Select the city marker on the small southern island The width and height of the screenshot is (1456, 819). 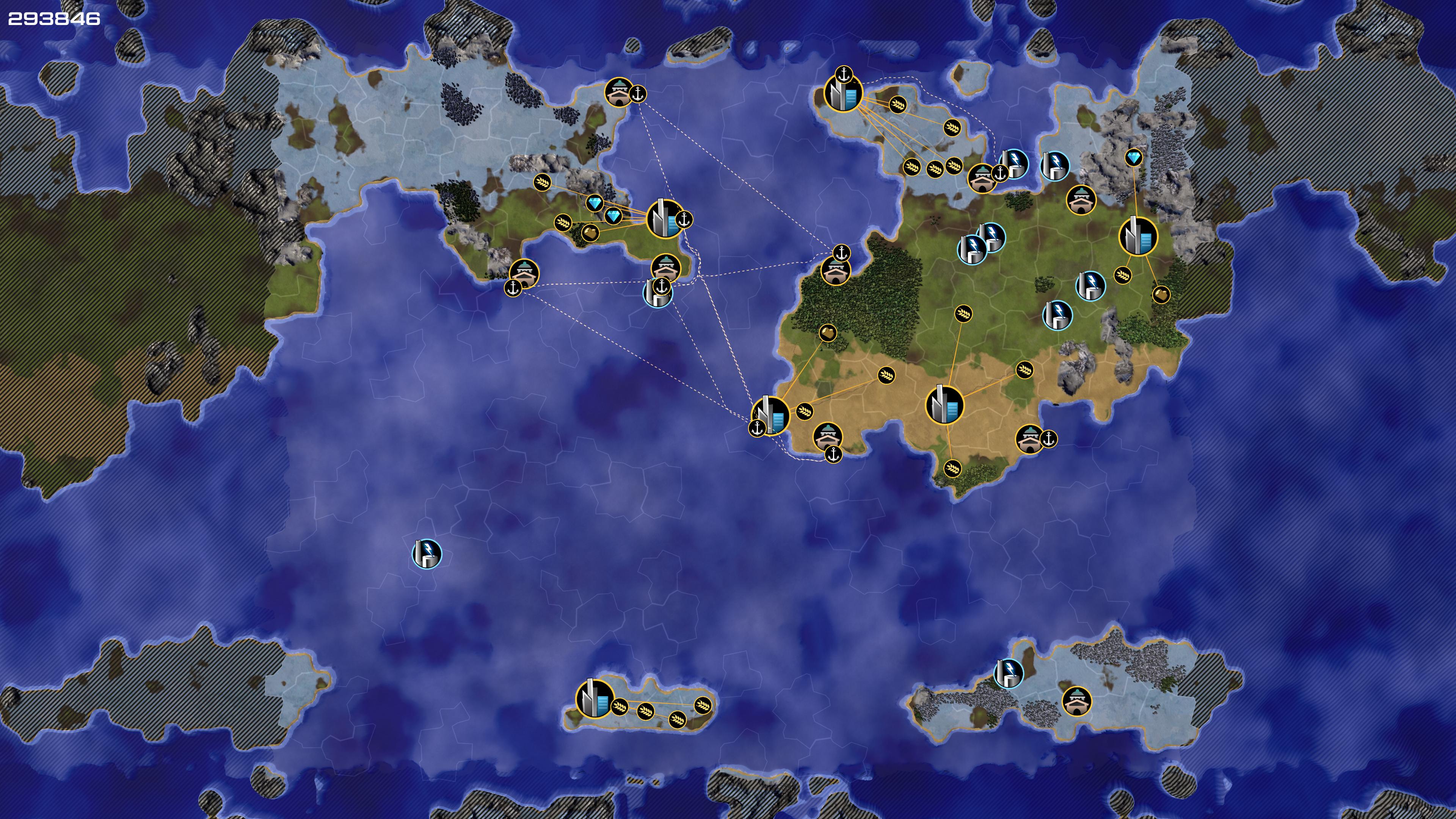[x=594, y=699]
